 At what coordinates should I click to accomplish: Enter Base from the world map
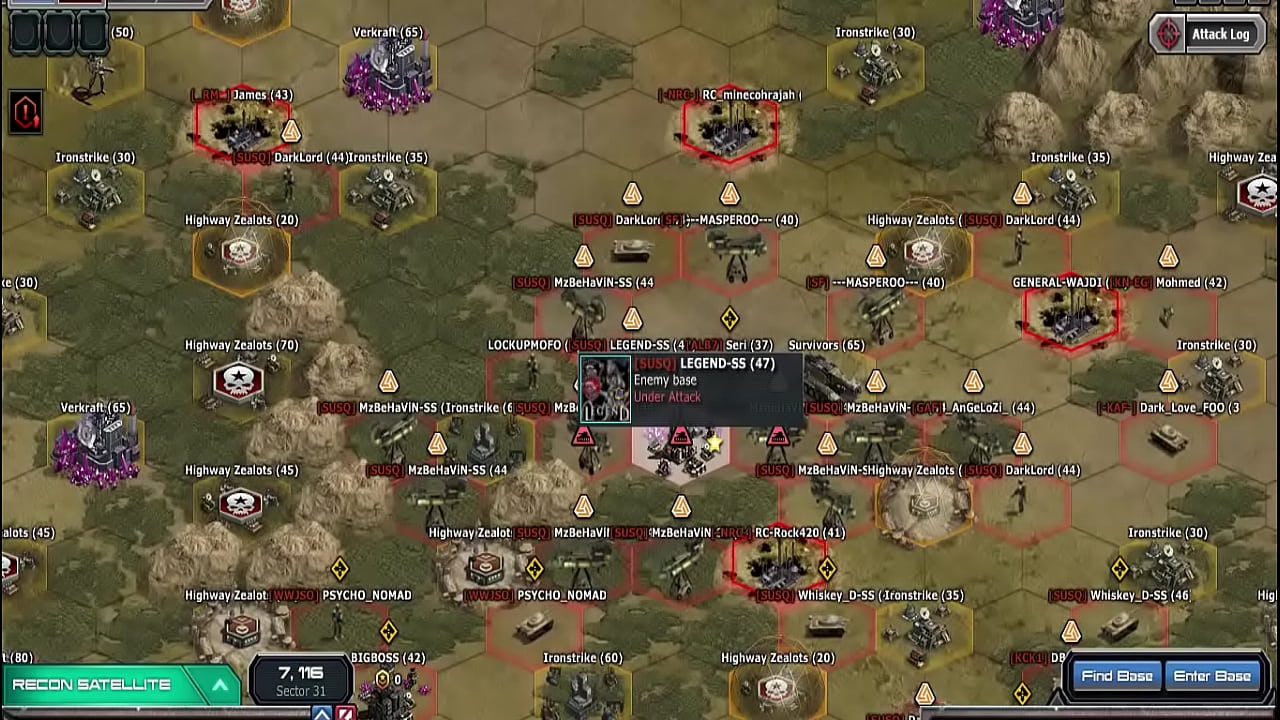pyautogui.click(x=1211, y=676)
